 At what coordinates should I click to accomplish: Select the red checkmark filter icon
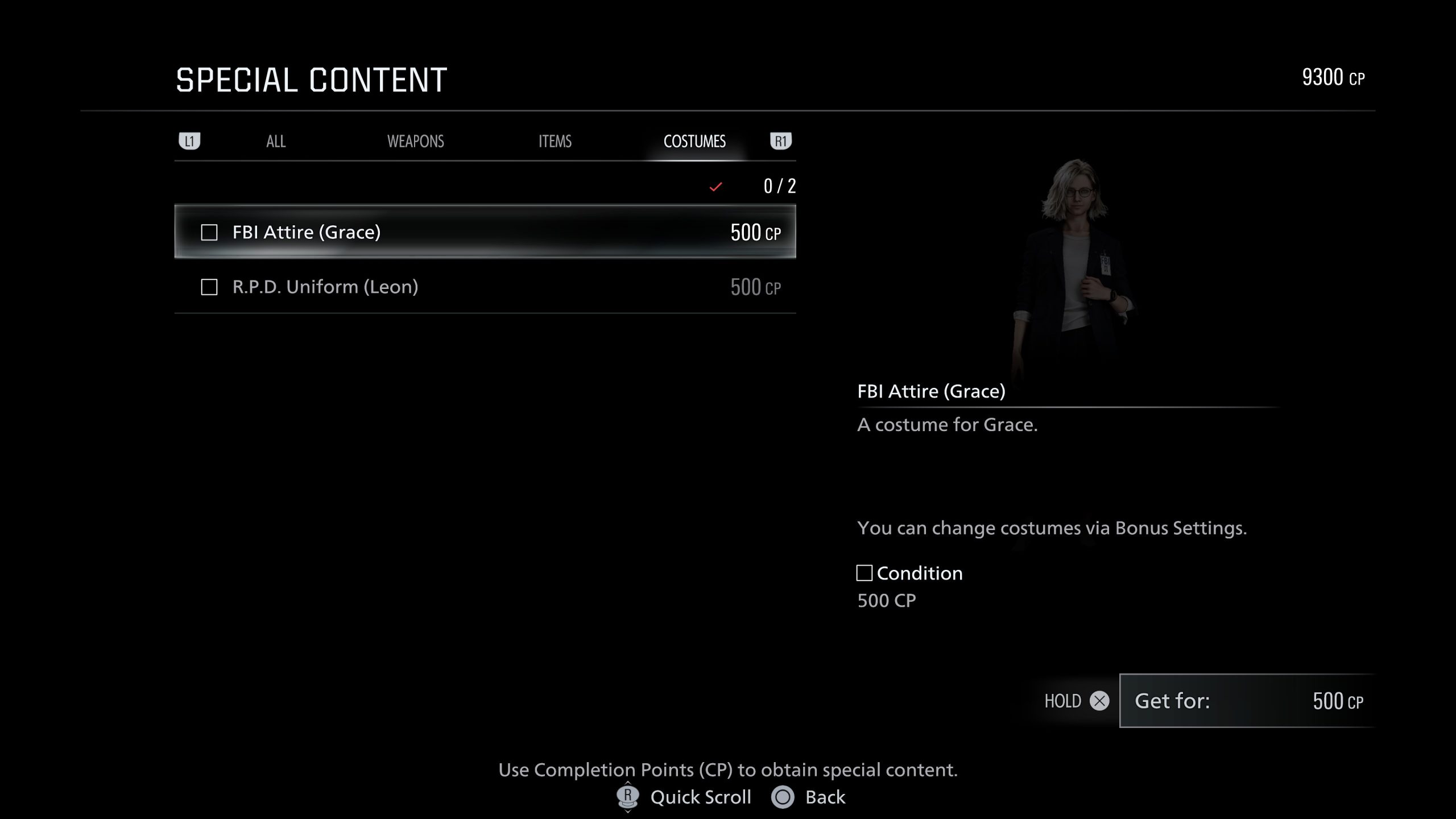[715, 185]
